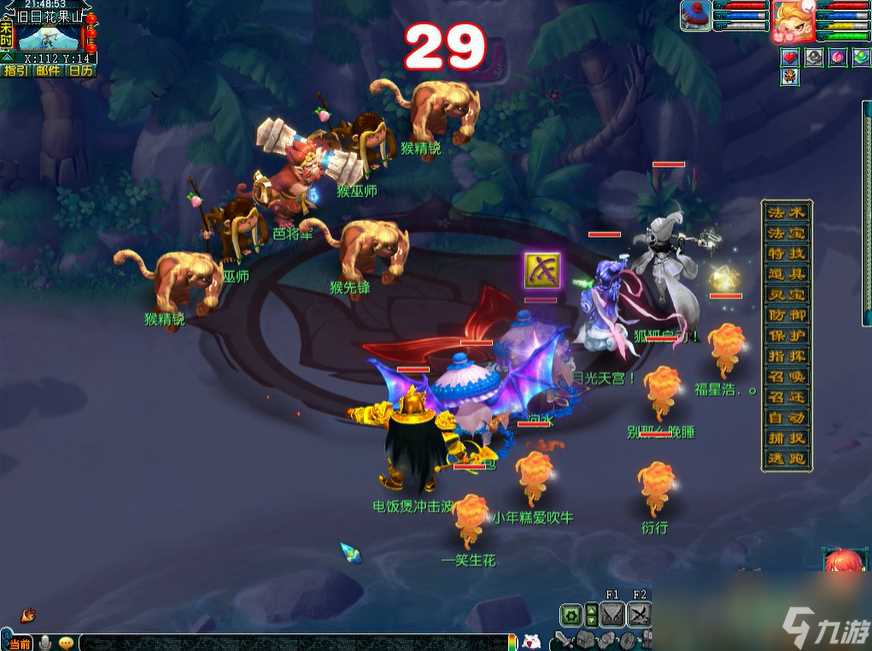872x651 pixels.
Task: Click the microphone voice chat icon
Action: [x=46, y=643]
